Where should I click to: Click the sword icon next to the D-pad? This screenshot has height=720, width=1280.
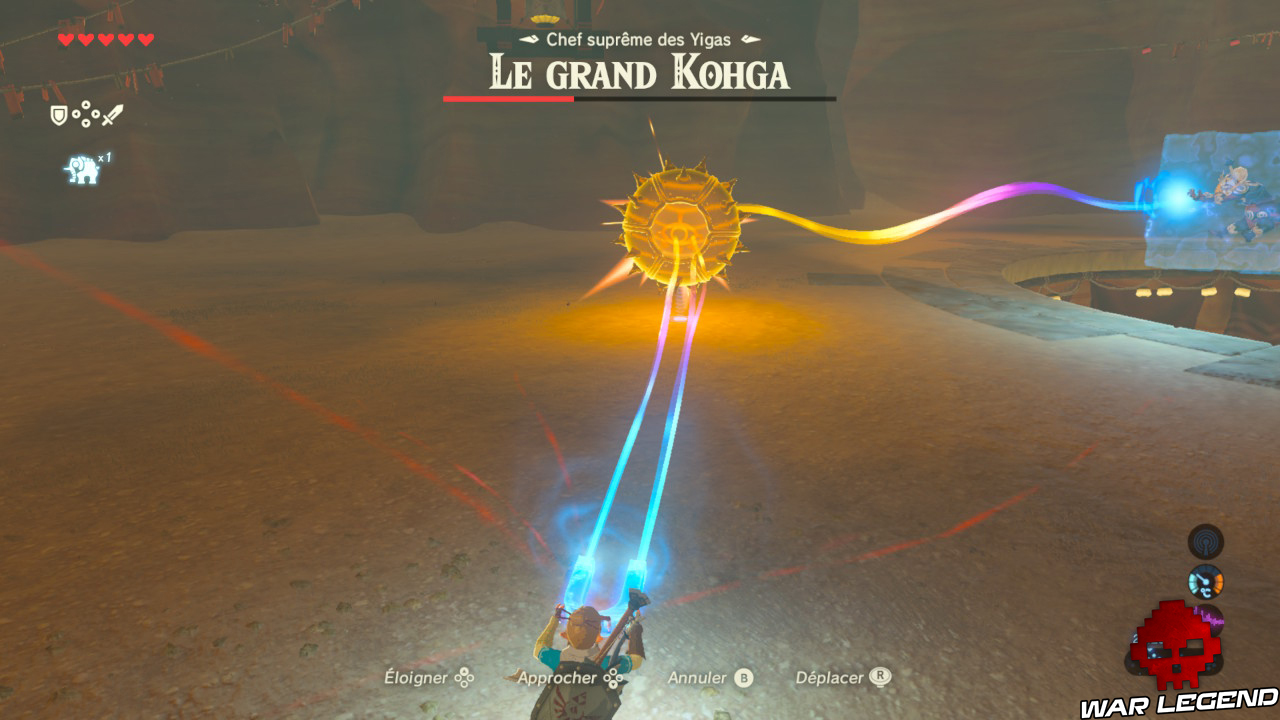point(113,114)
